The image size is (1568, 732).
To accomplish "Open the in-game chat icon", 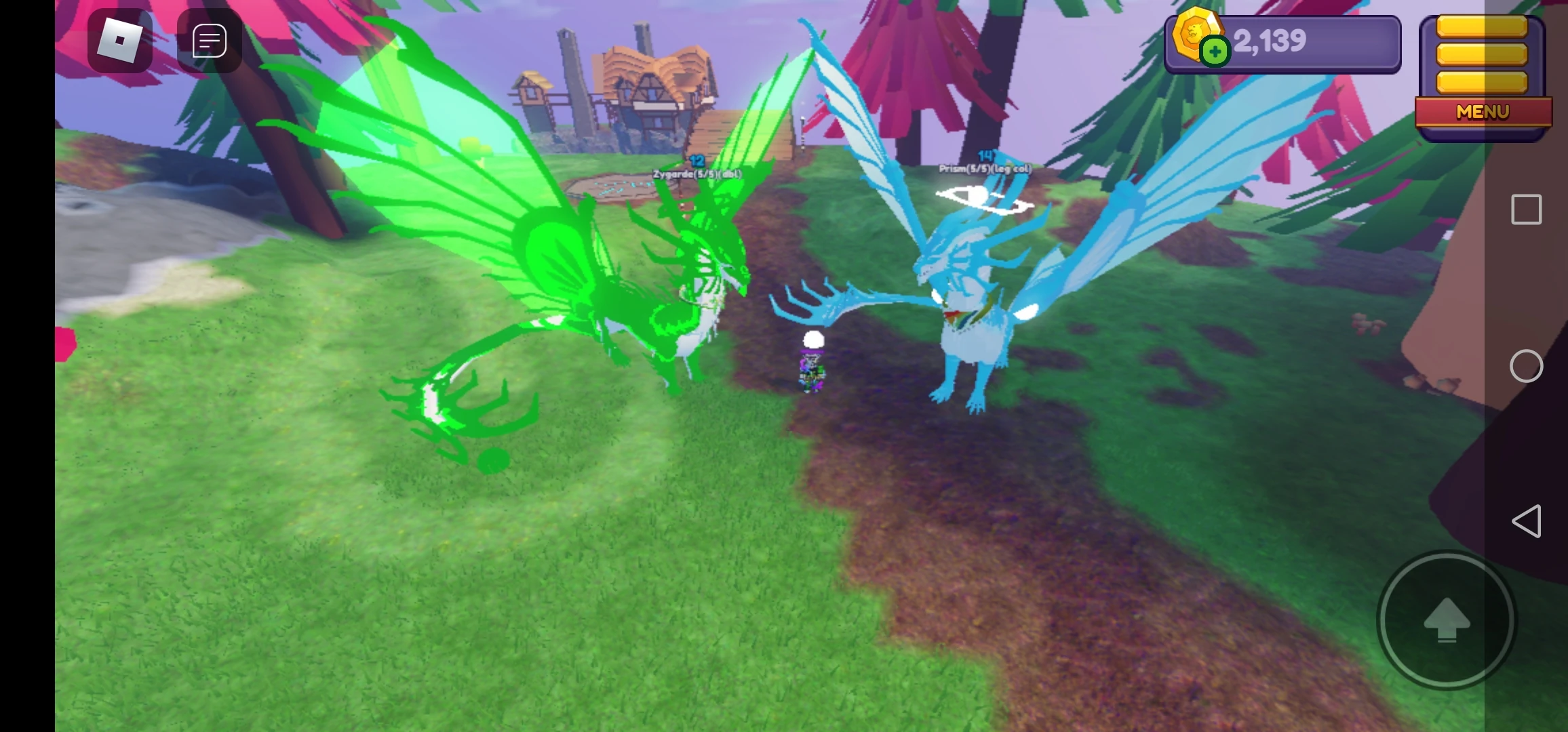I will (209, 41).
